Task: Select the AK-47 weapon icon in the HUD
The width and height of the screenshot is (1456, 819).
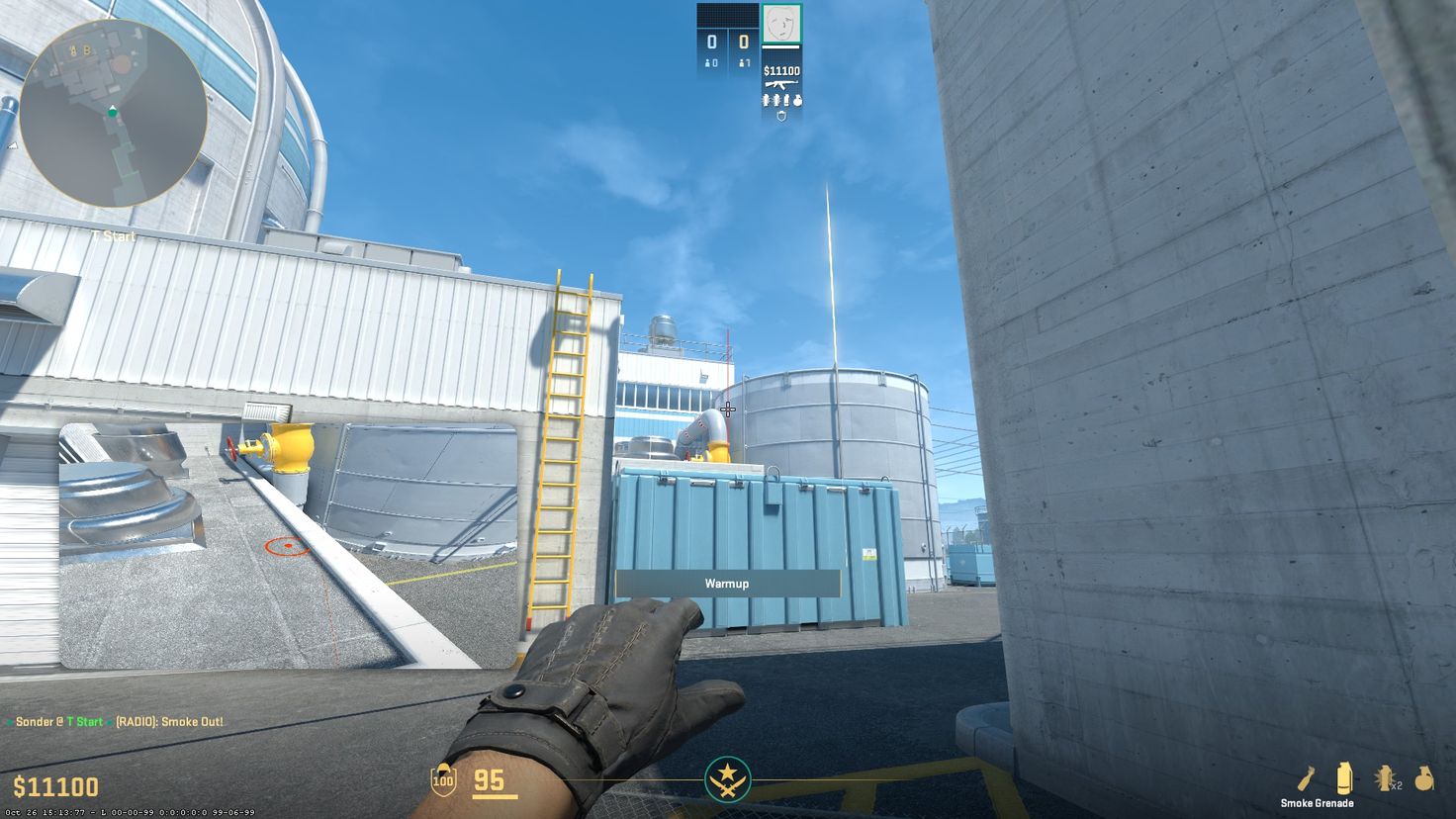Action: coord(781,84)
